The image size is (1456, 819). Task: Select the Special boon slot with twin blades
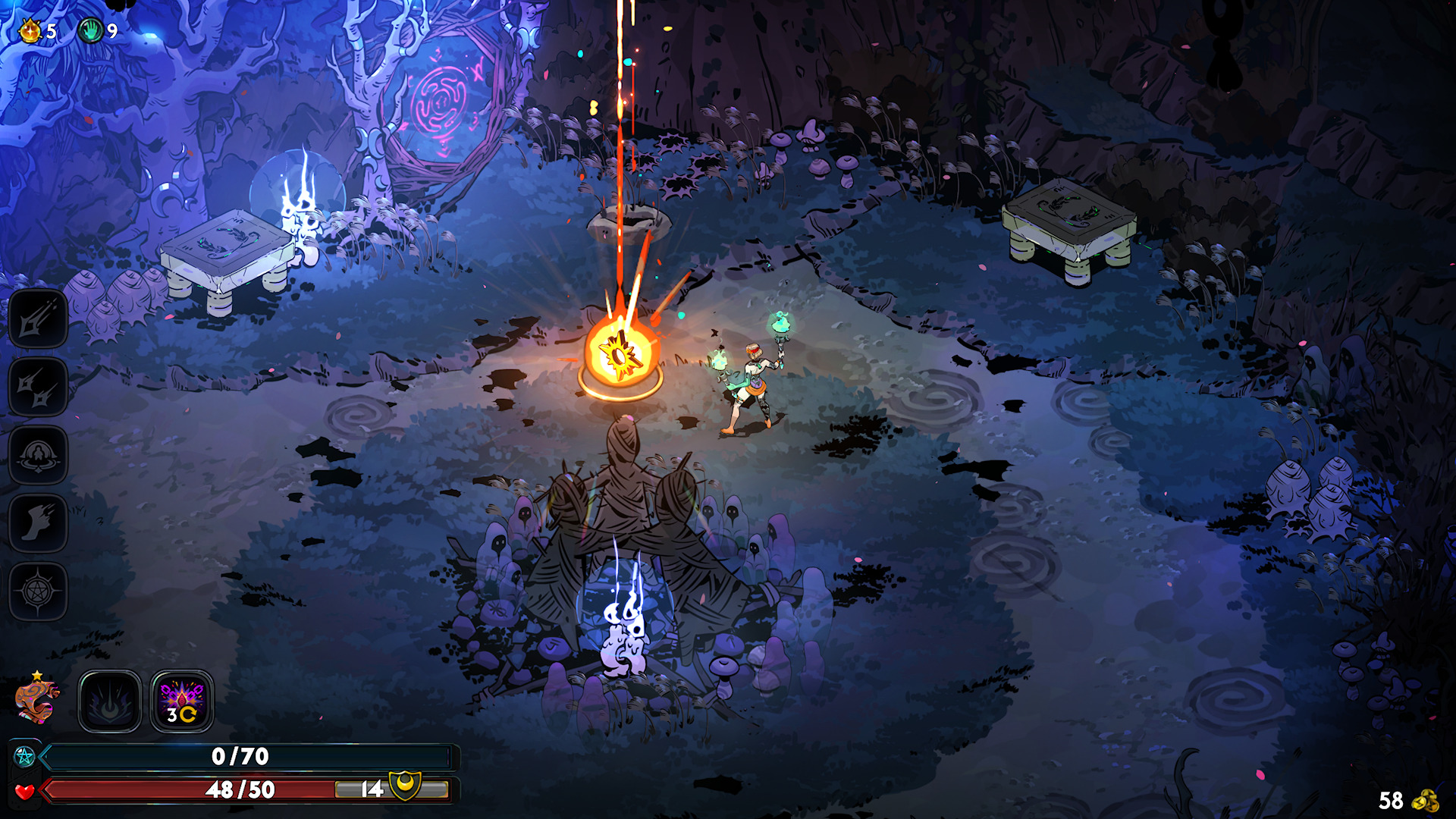[38, 388]
